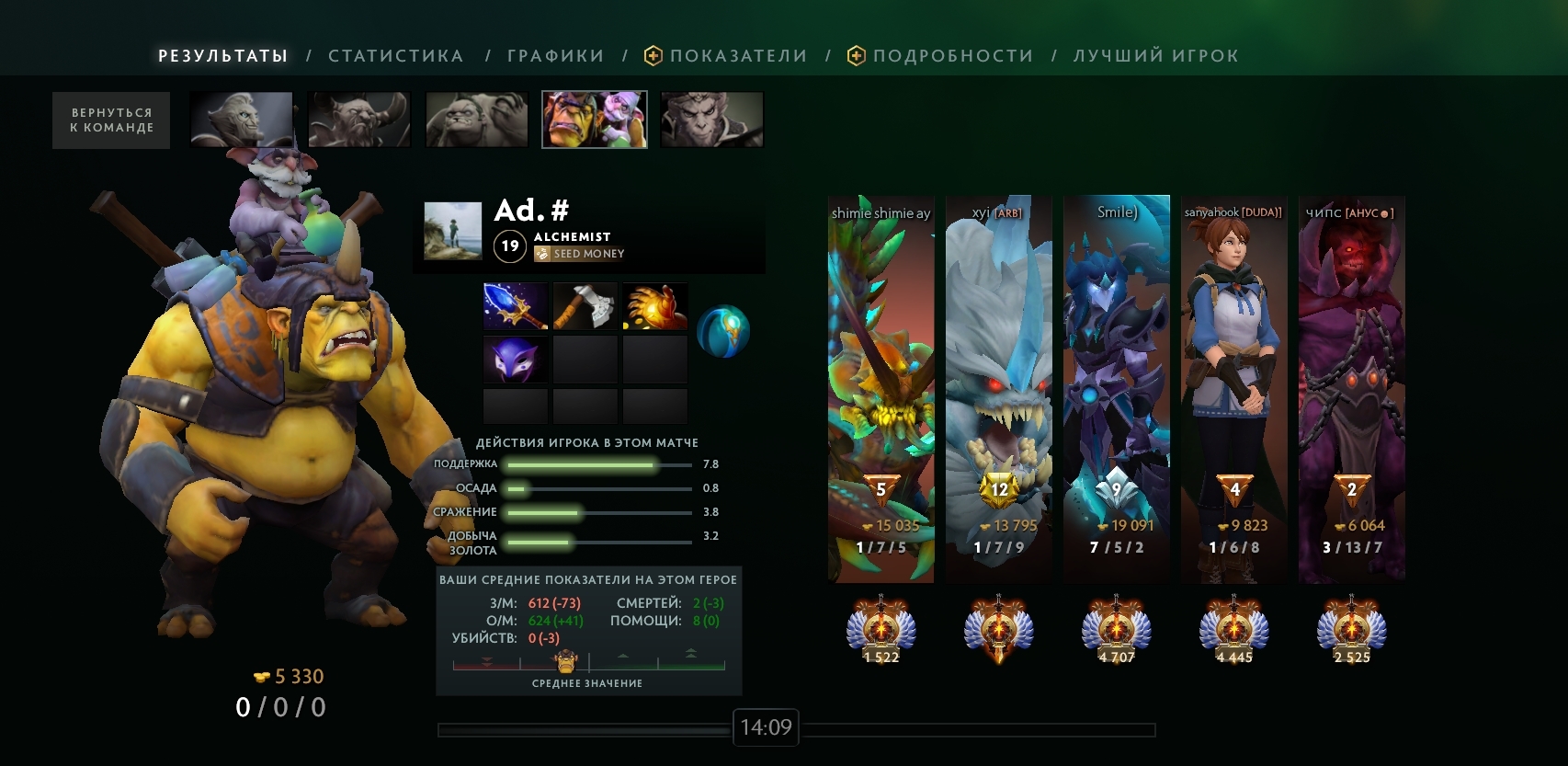Select the Hand of Midas item
This screenshot has width=1568, height=766.
click(655, 306)
